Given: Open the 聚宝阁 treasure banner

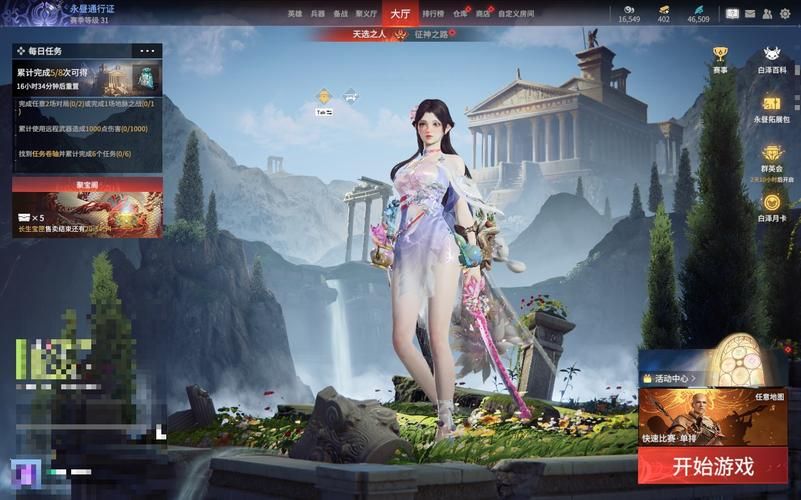Looking at the screenshot, I should (x=87, y=207).
